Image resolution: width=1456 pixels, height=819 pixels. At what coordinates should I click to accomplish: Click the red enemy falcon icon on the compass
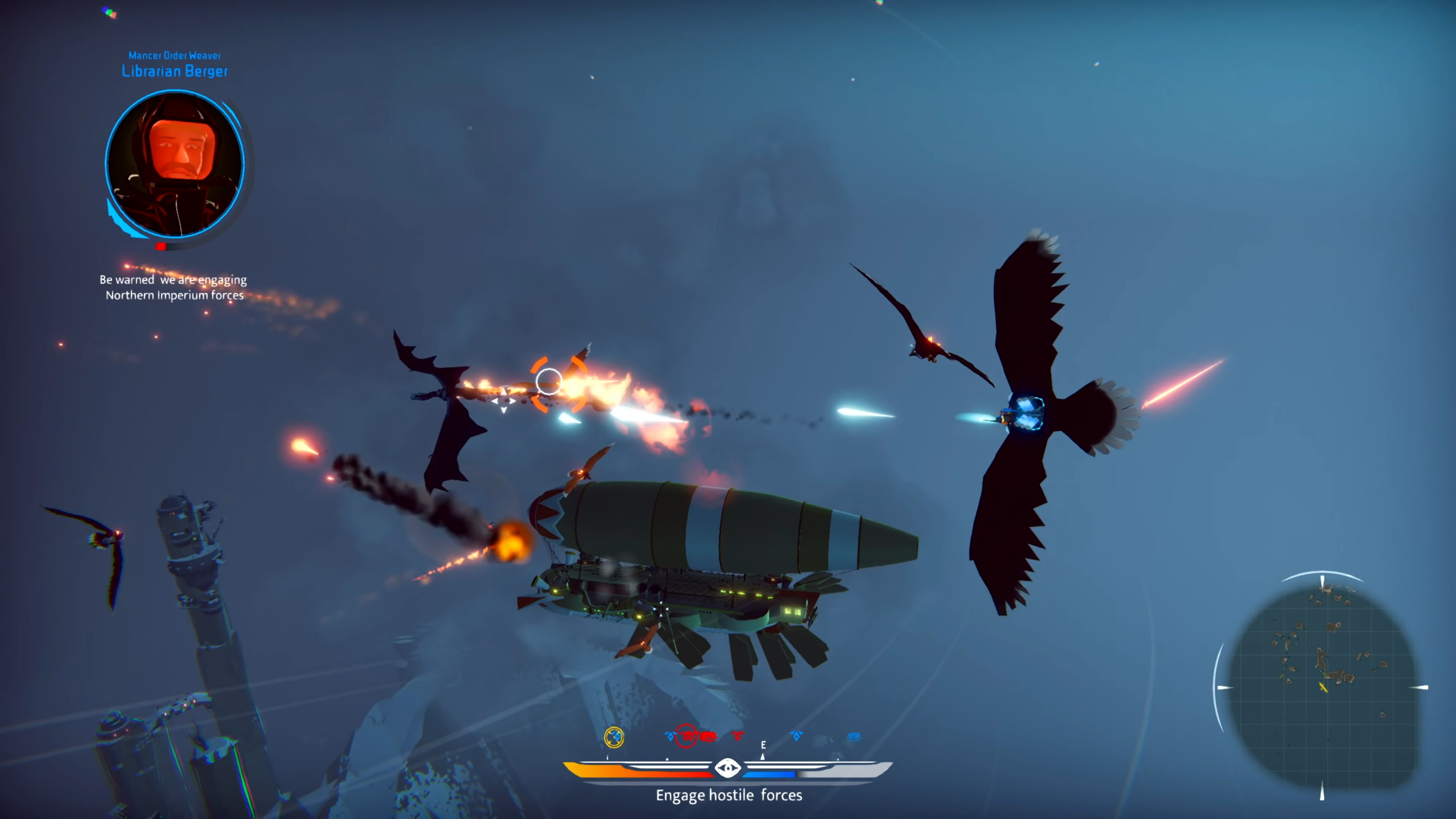click(x=737, y=736)
